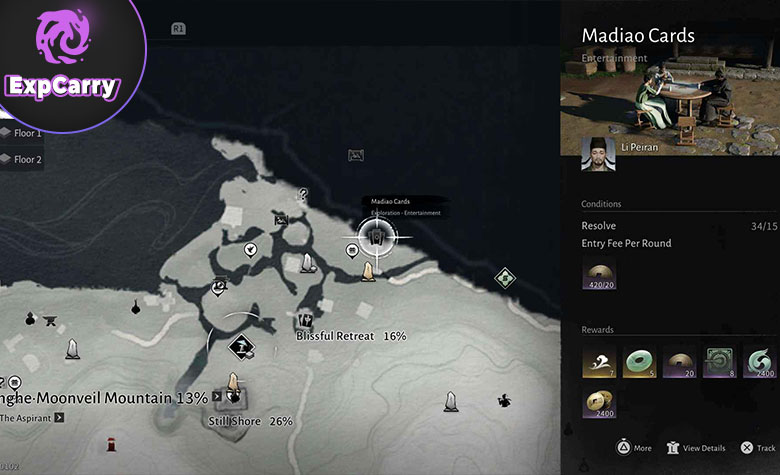Select the anvil blacksmith map marker
This screenshot has height=475, width=780.
(51, 321)
